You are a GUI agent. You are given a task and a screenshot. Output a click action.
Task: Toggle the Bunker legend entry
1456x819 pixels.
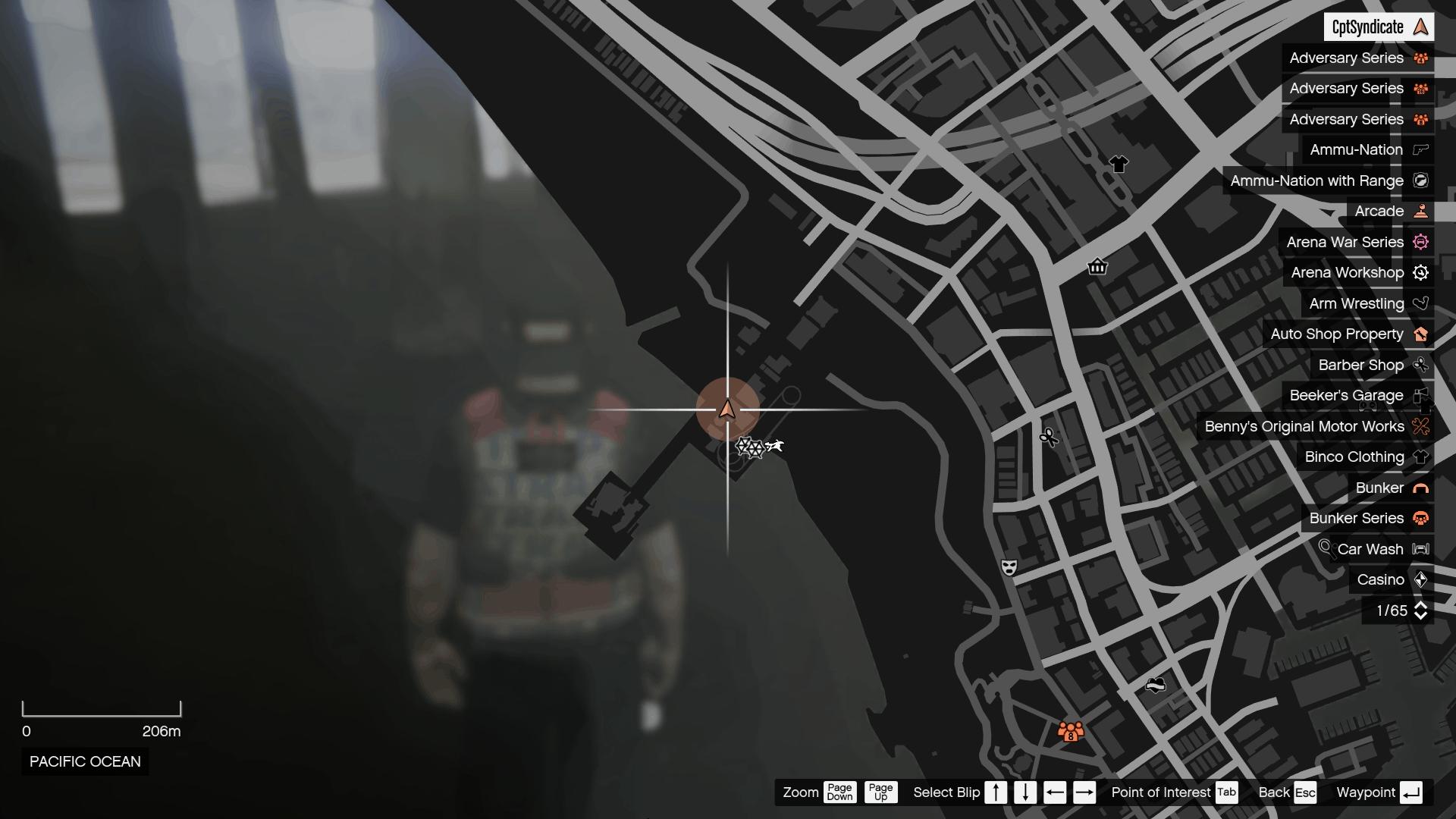(x=1390, y=488)
